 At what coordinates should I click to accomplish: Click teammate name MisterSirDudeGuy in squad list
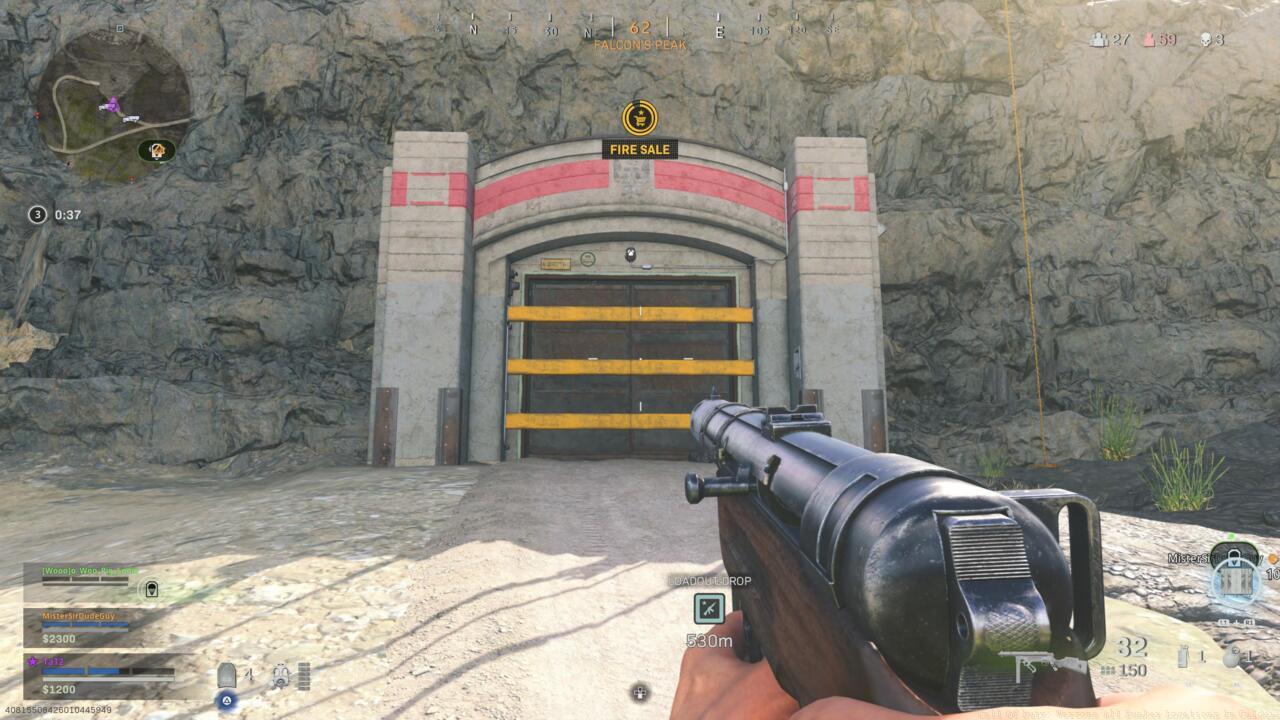click(80, 617)
